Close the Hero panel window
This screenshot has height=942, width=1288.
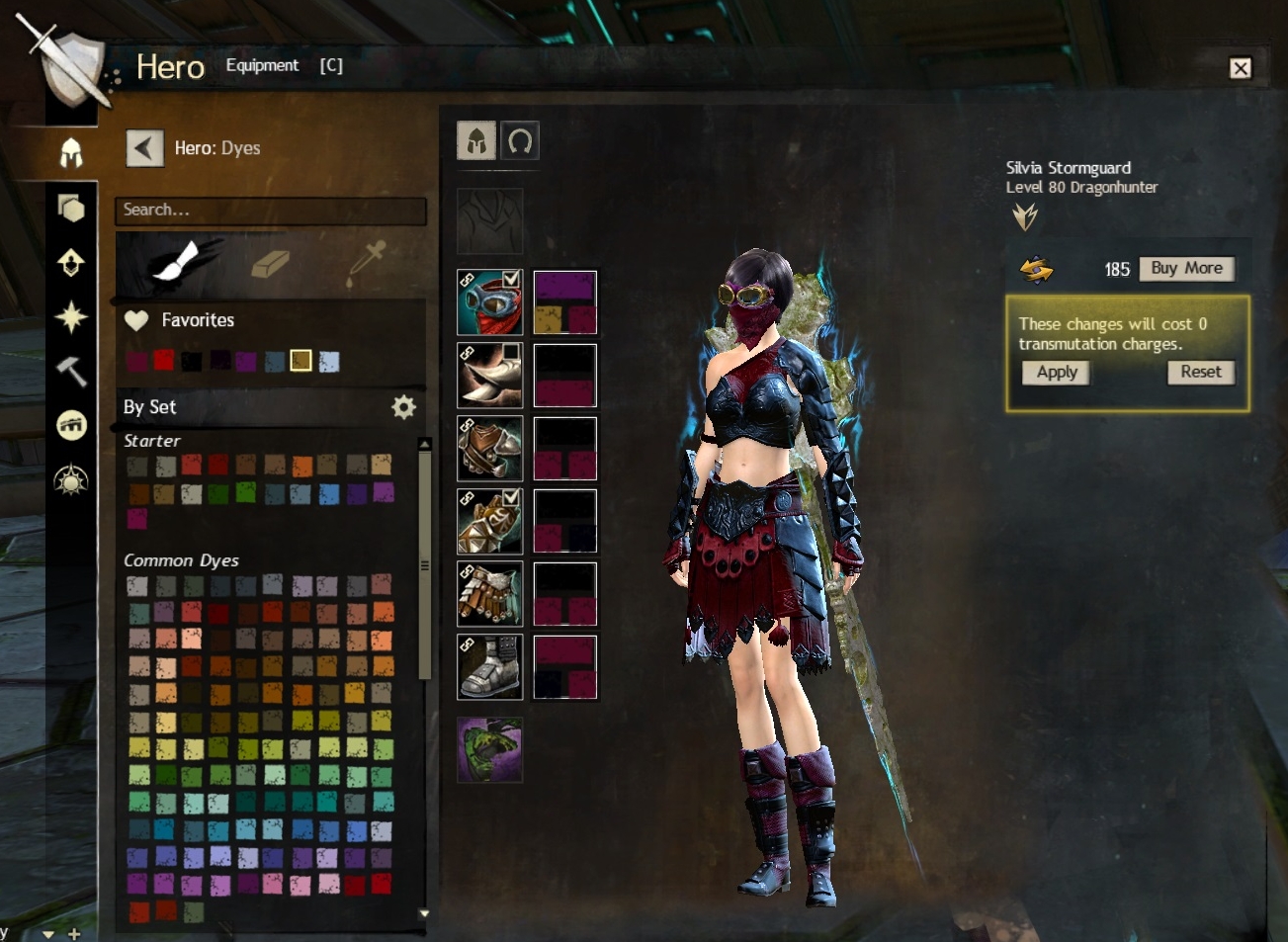point(1240,67)
